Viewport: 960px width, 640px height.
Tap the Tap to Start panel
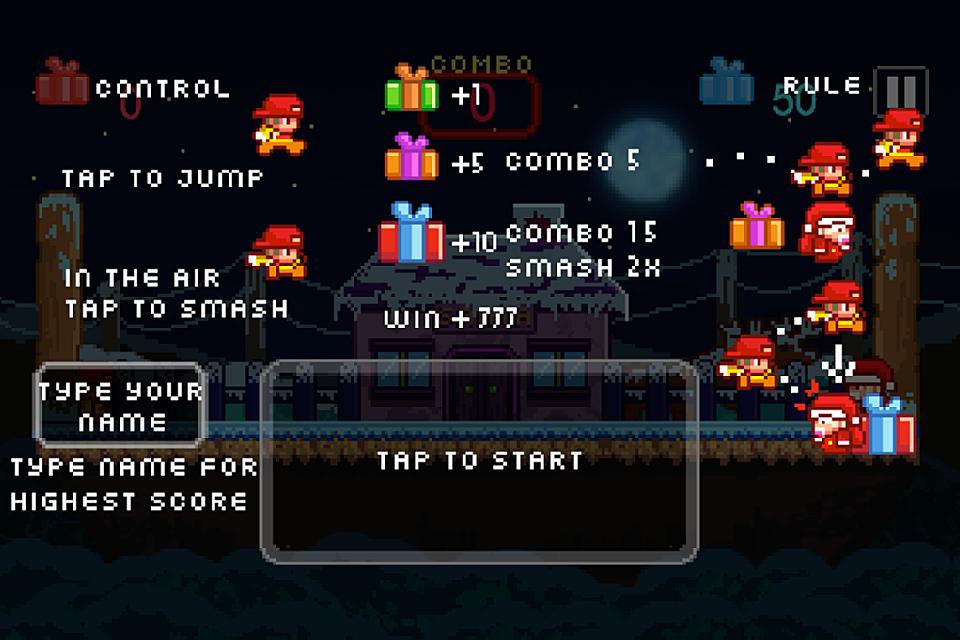[479, 461]
